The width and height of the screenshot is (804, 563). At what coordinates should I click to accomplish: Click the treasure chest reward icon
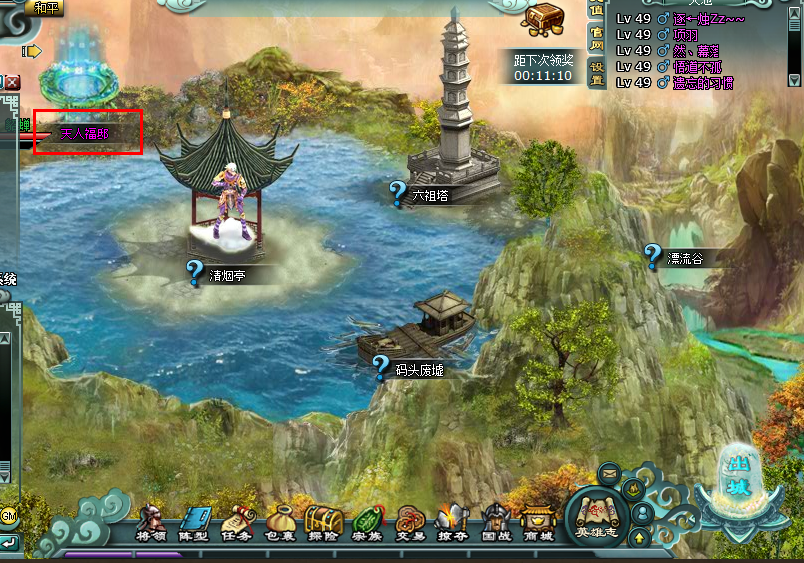tap(545, 19)
